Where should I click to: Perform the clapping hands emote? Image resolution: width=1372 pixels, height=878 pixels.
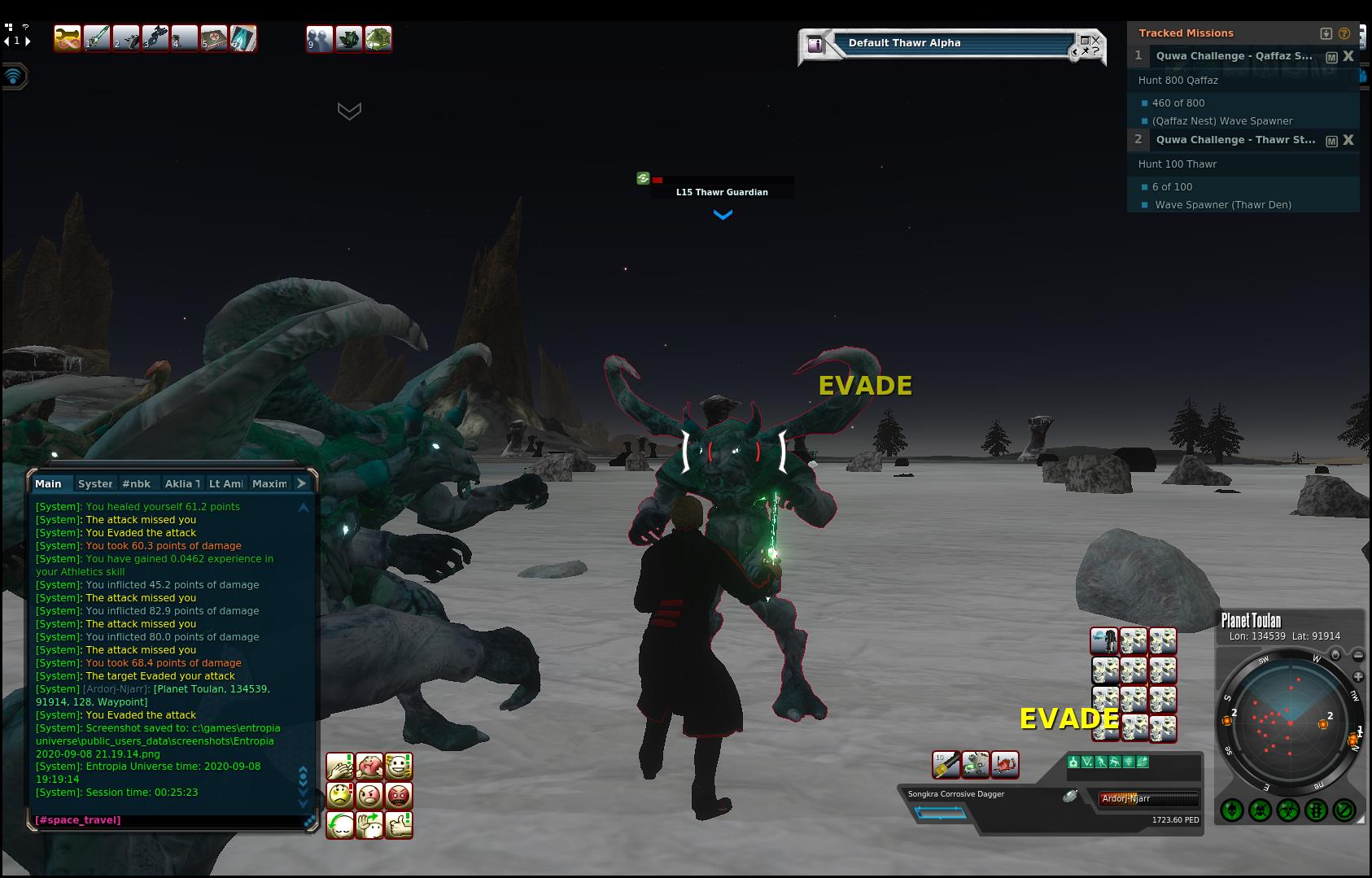[x=340, y=766]
